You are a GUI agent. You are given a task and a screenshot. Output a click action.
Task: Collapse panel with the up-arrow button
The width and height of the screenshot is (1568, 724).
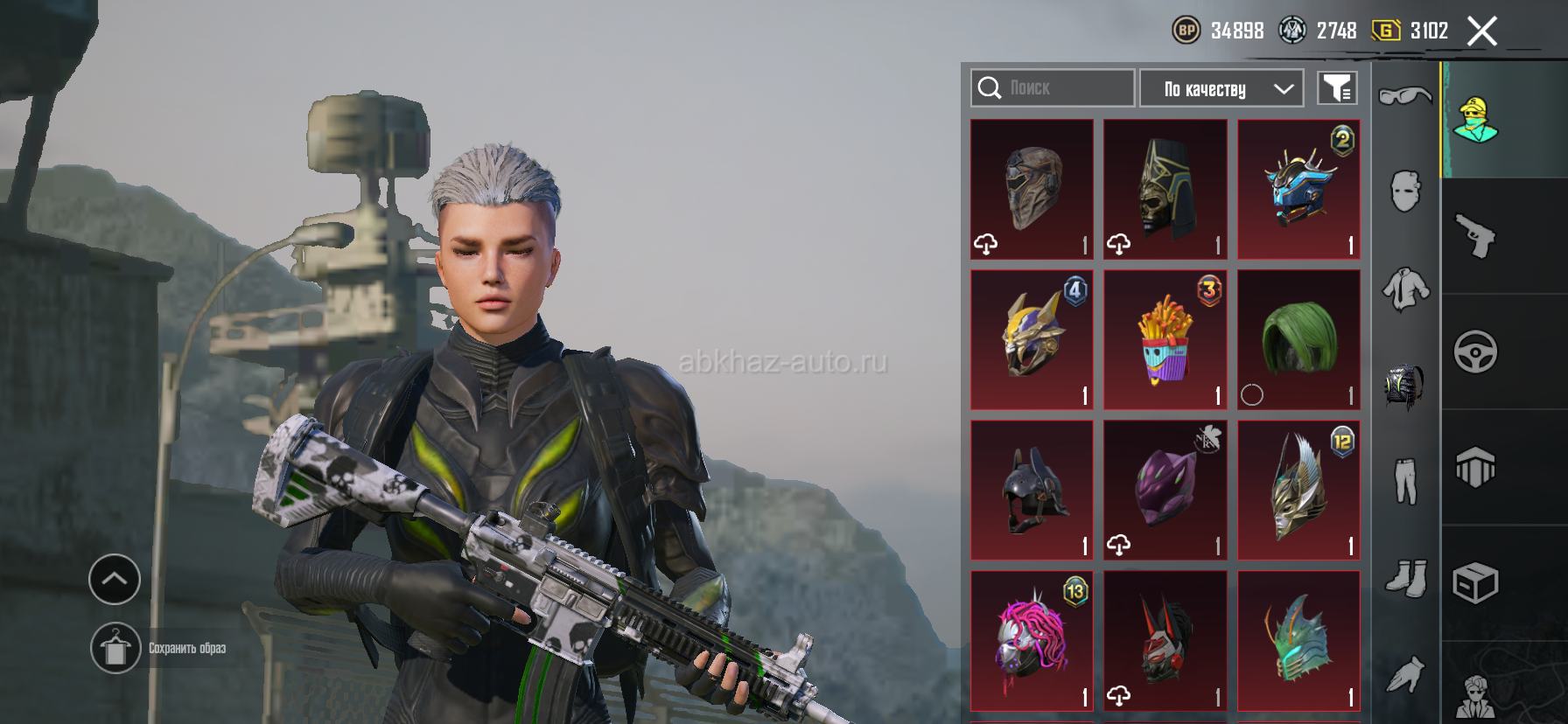click(115, 579)
